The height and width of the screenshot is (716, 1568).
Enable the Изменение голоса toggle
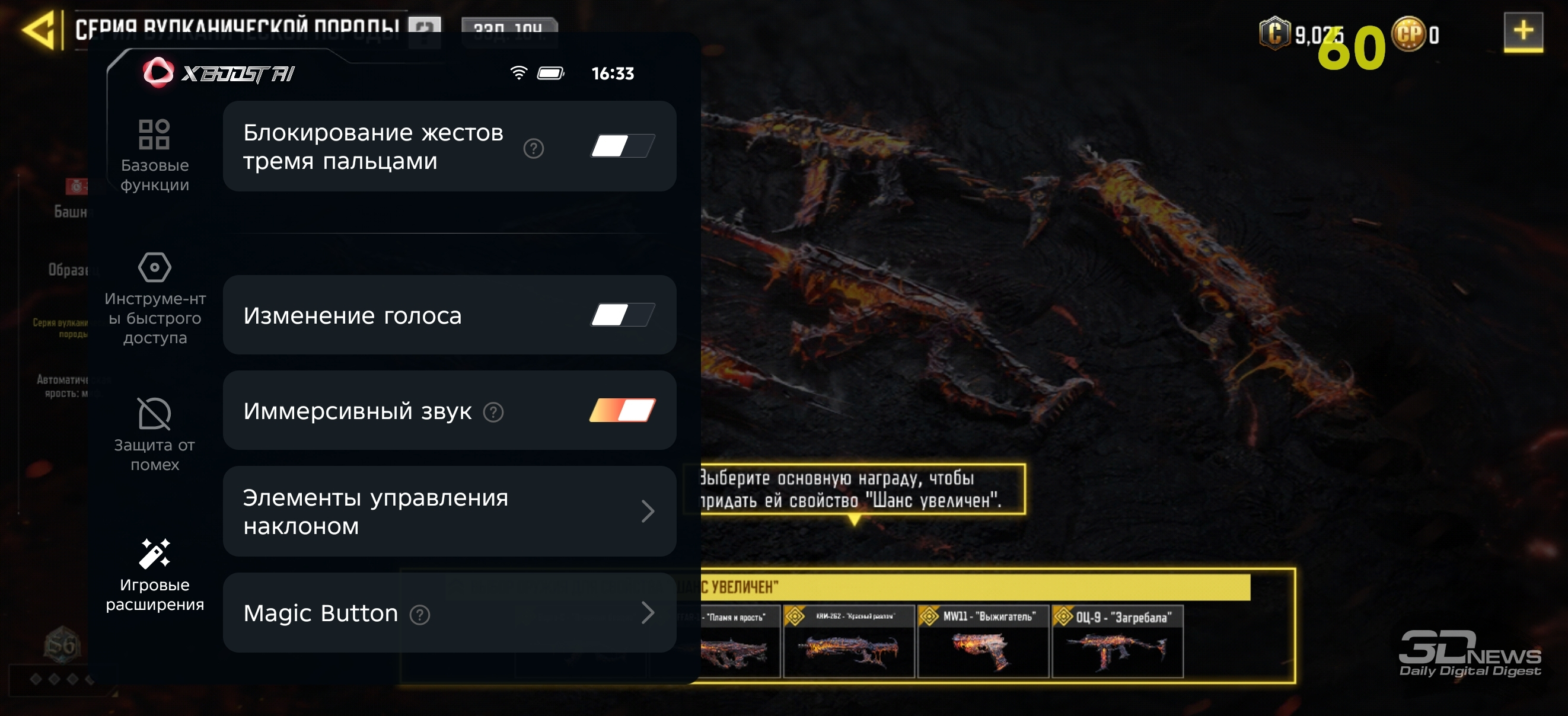622,315
